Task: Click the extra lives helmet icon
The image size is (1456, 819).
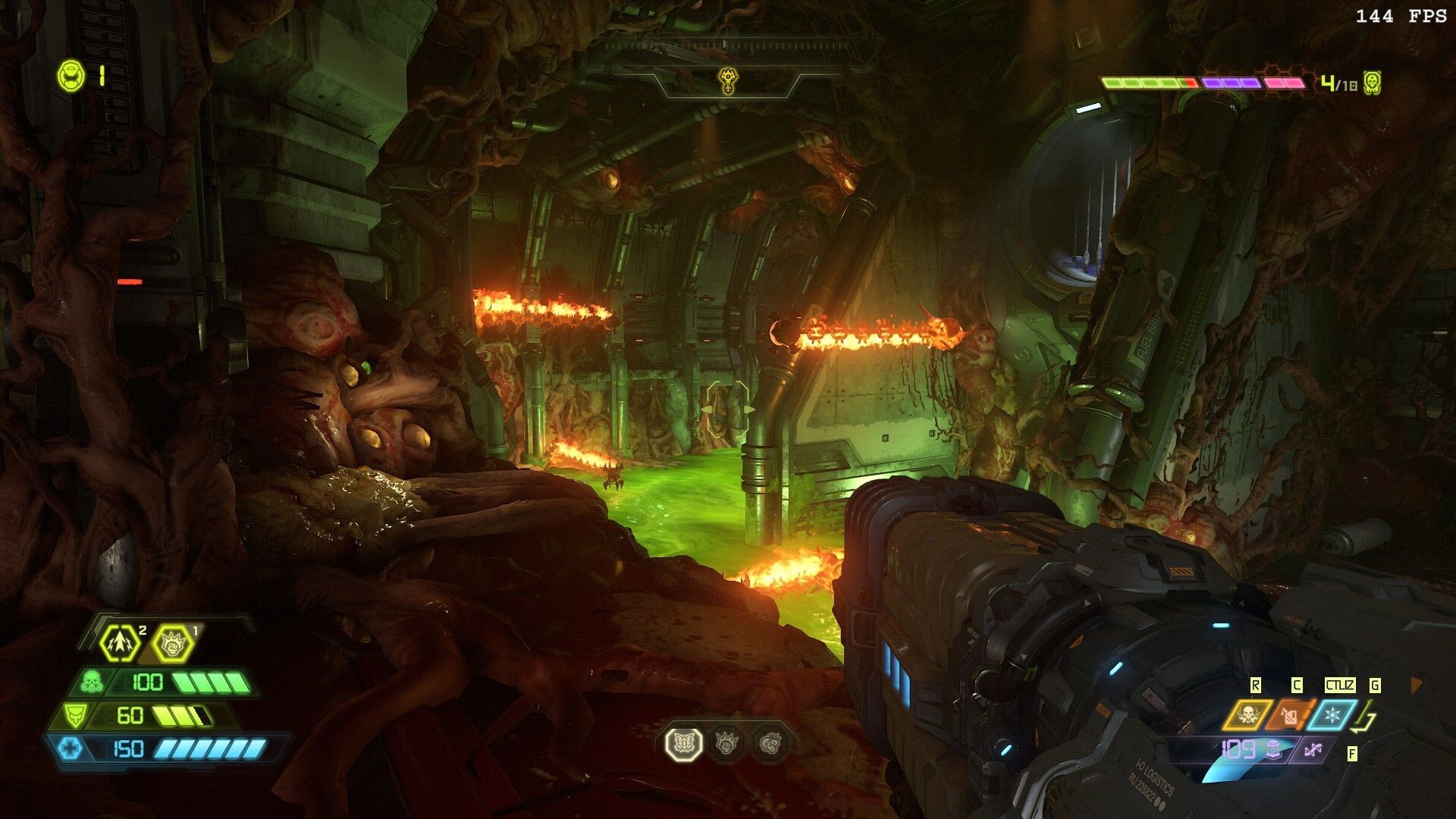Action: (71, 75)
